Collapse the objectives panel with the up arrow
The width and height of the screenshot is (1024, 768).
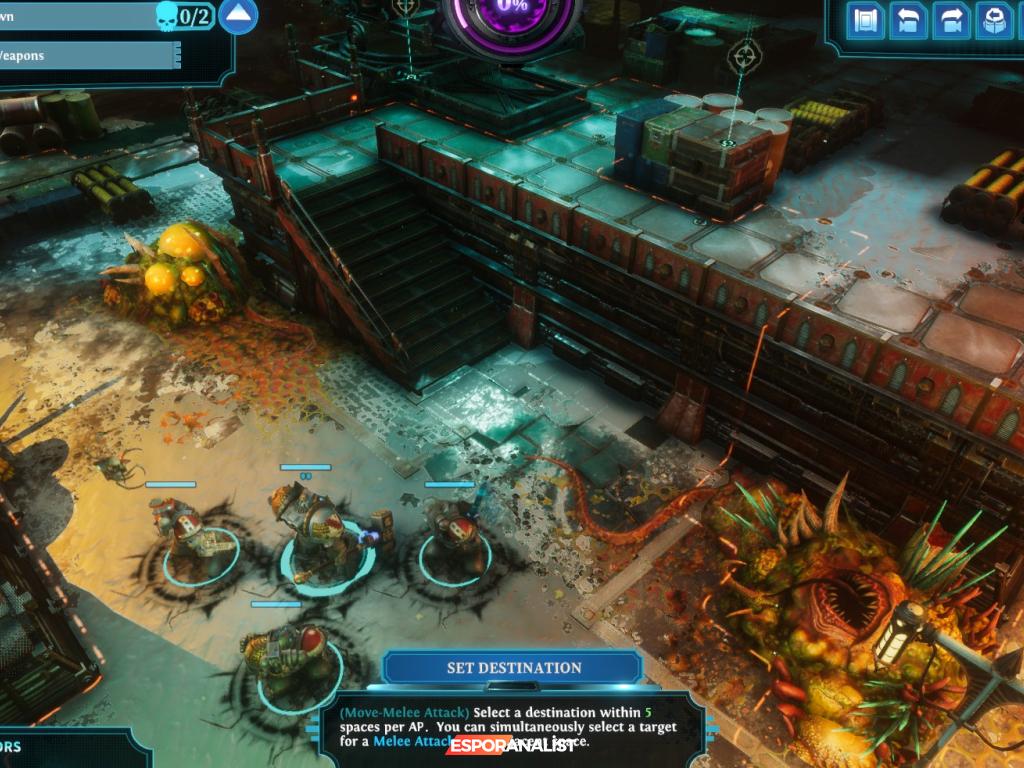click(238, 16)
